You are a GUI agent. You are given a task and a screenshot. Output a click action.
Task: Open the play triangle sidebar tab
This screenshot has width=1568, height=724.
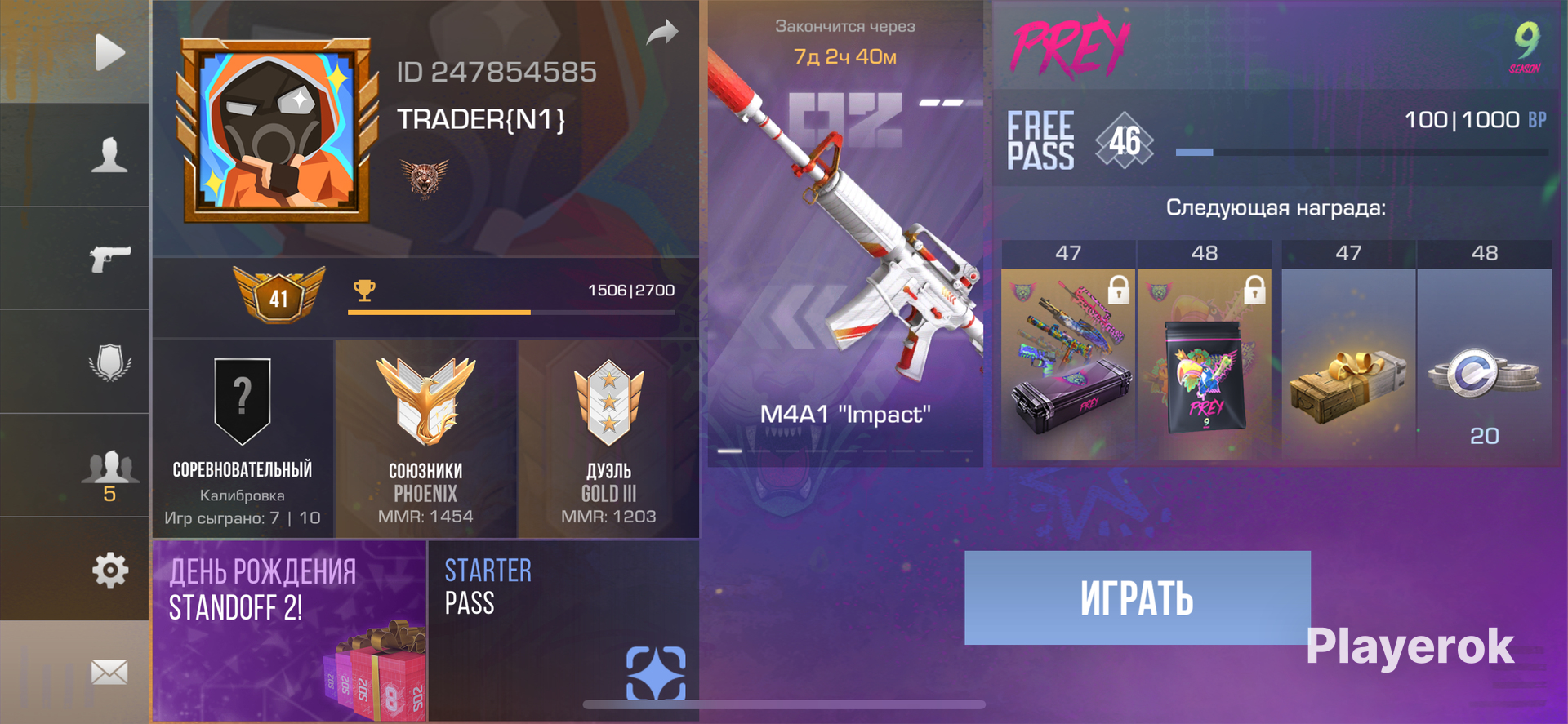point(109,53)
